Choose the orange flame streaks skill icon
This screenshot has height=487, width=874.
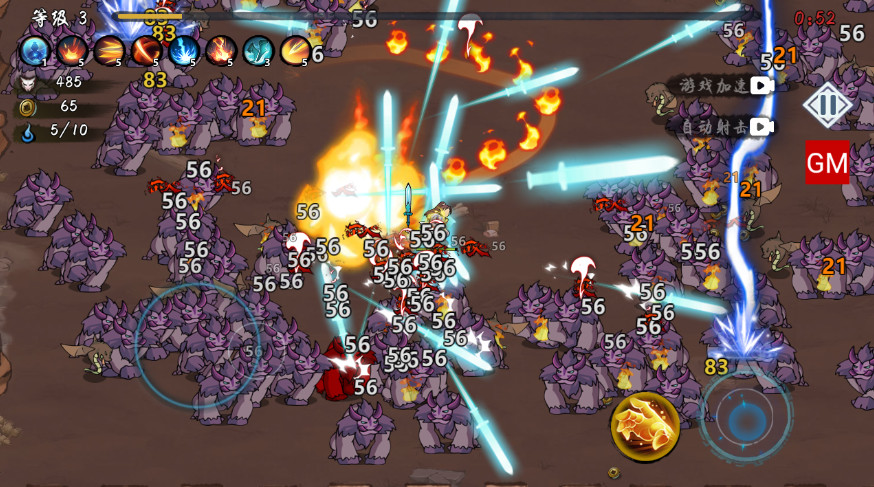pyautogui.click(x=109, y=50)
